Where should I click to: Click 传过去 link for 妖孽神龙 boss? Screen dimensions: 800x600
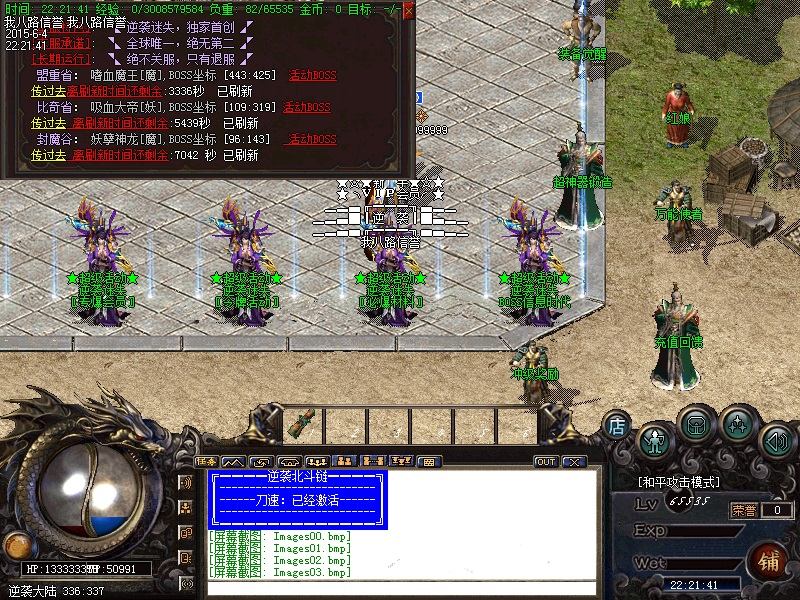48,155
